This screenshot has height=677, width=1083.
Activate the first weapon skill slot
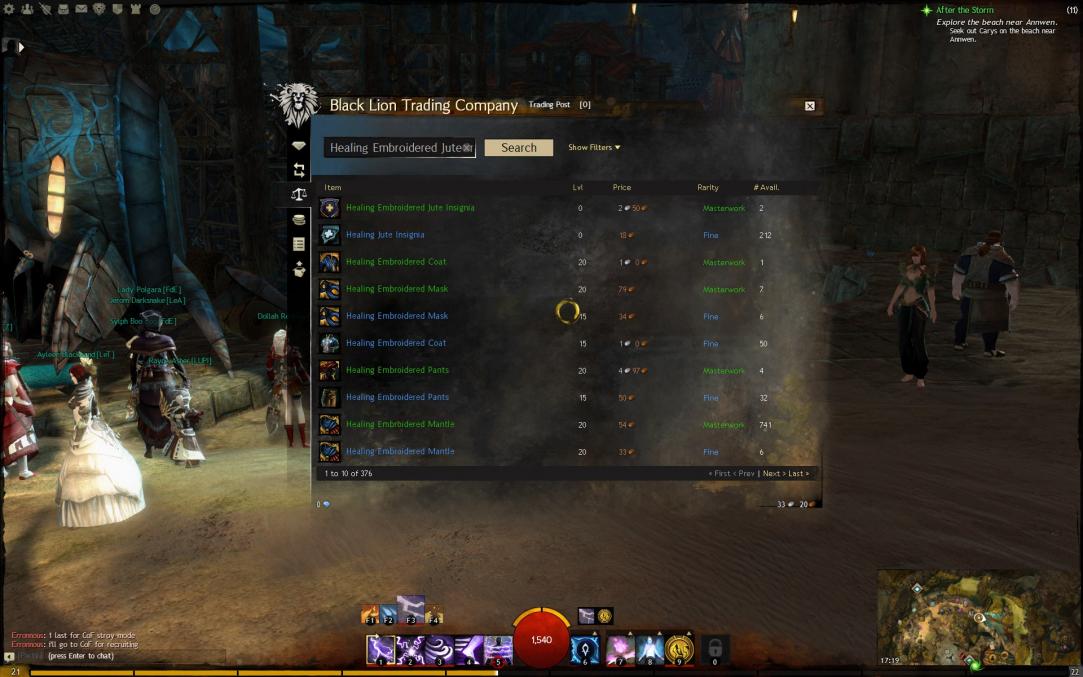(380, 650)
